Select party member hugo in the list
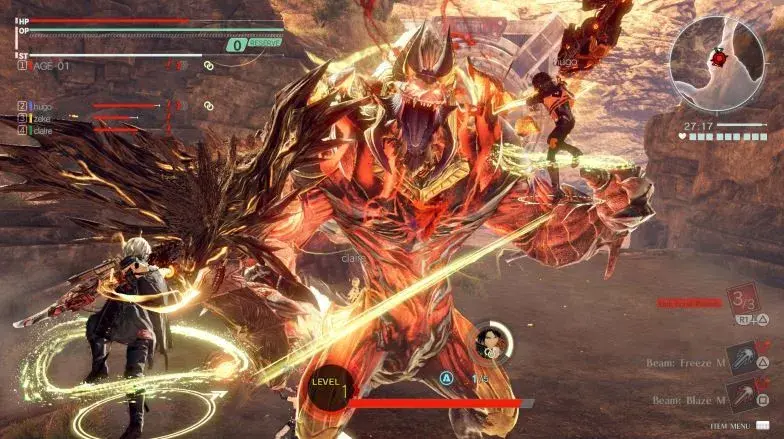 pyautogui.click(x=39, y=105)
